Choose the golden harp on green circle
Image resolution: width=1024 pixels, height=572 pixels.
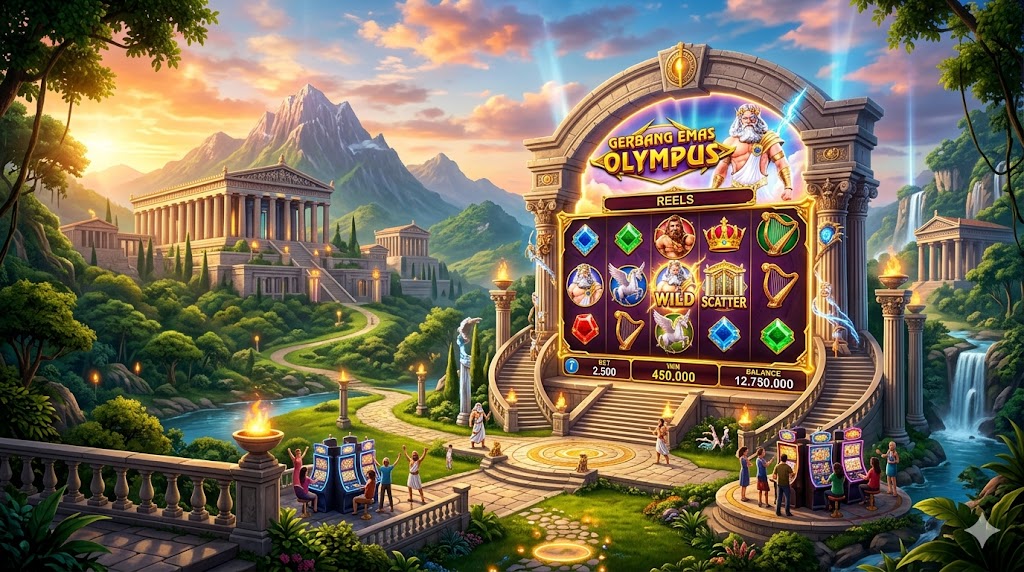point(777,235)
